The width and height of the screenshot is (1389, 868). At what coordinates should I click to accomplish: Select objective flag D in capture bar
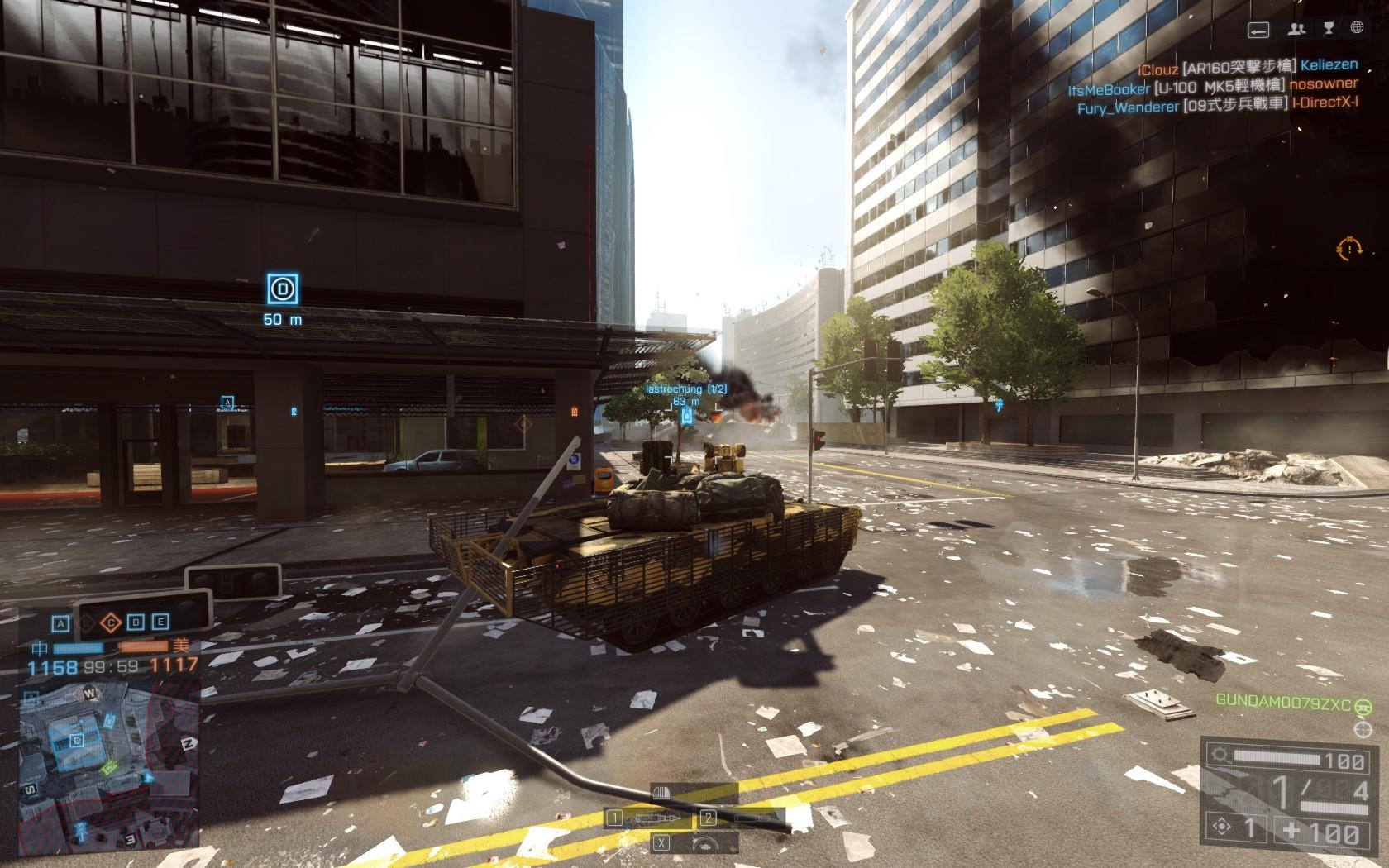(136, 623)
